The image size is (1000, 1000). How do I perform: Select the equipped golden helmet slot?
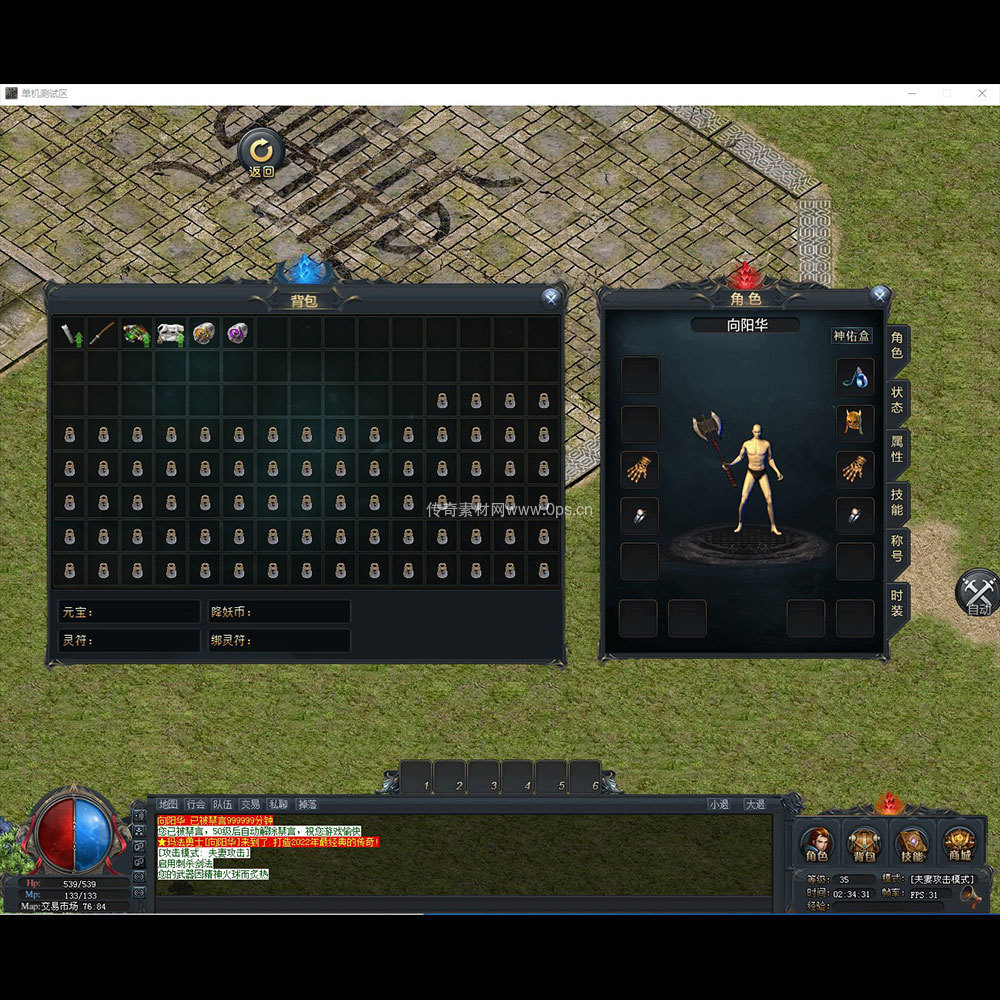point(855,422)
